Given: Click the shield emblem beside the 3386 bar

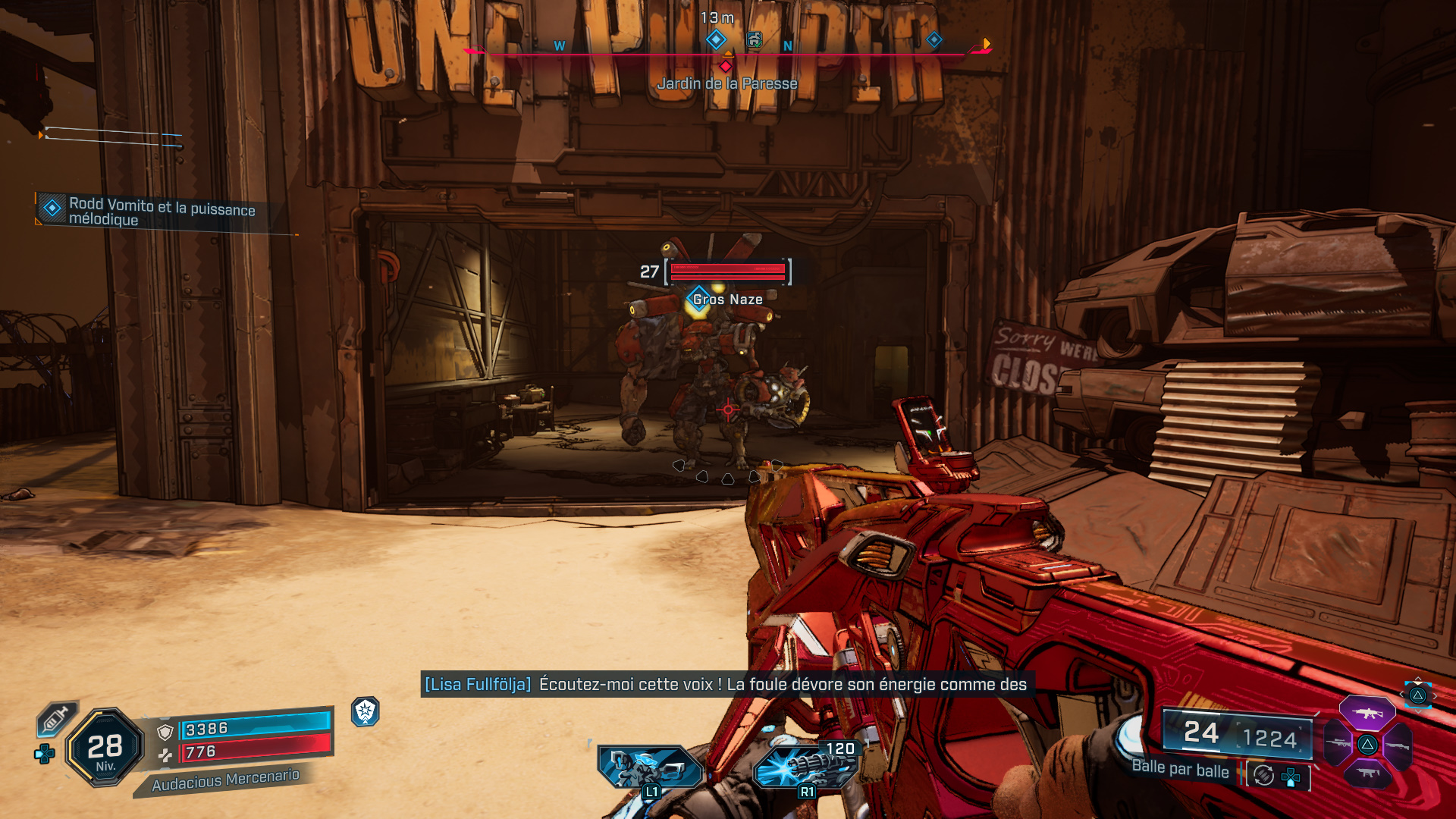Looking at the screenshot, I should pos(165,732).
